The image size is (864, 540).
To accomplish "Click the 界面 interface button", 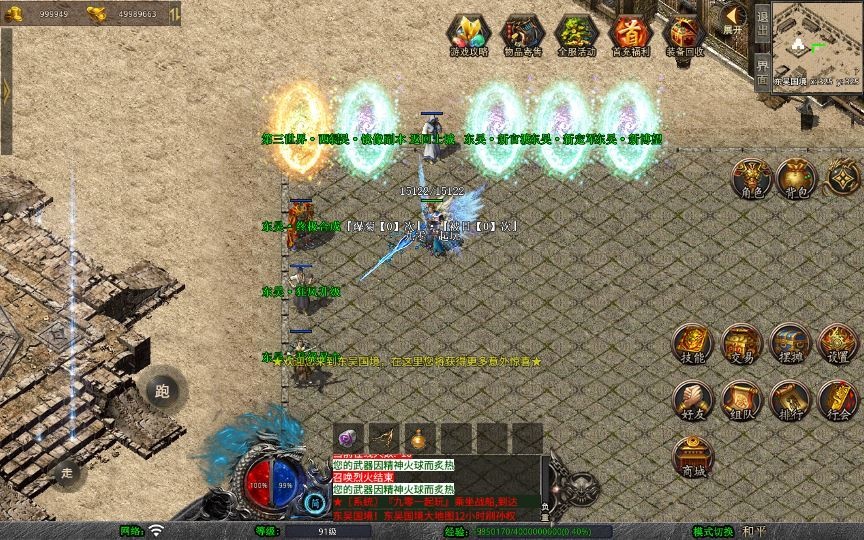I will 762,72.
